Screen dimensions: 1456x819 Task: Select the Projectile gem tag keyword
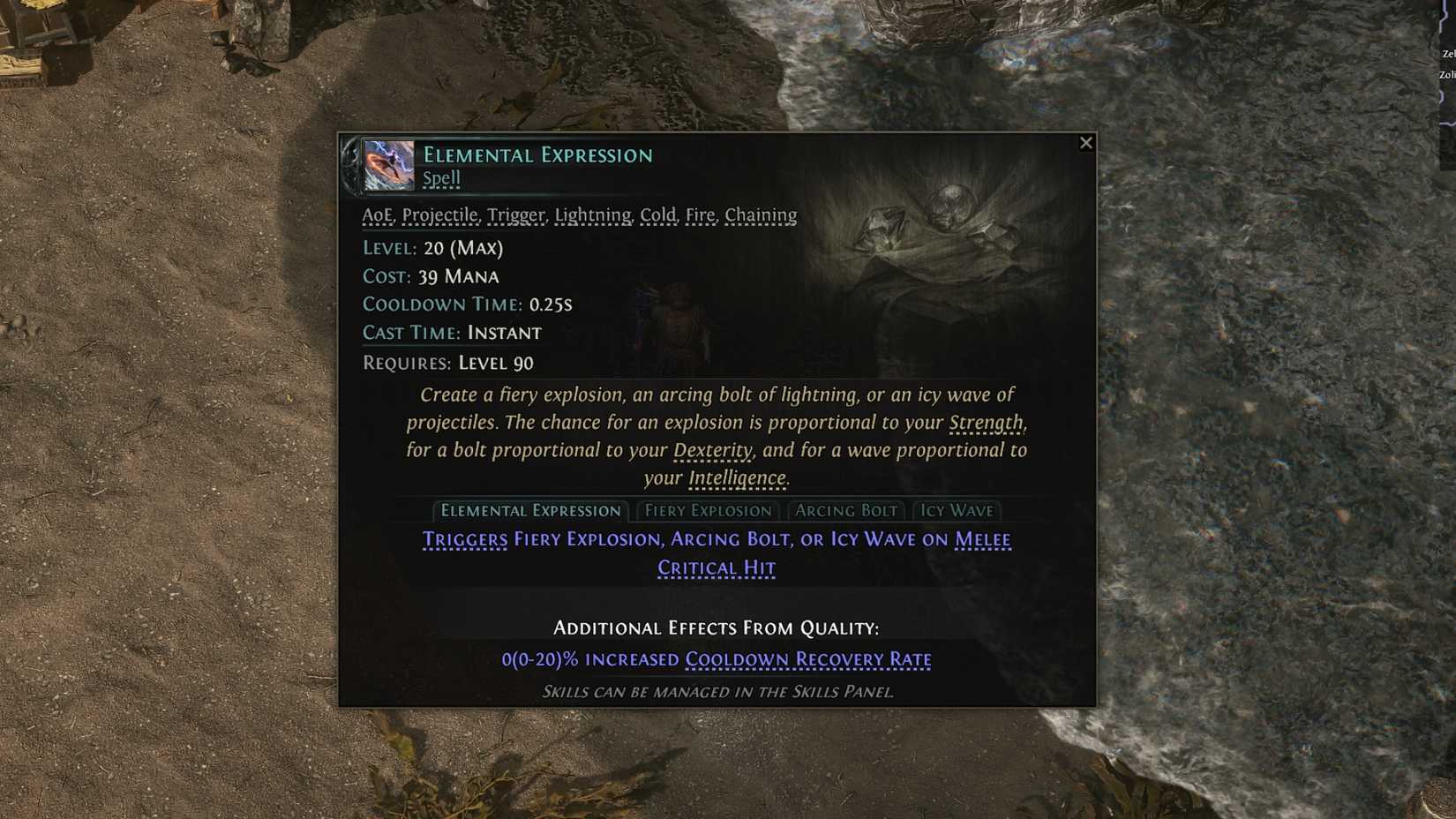440,214
